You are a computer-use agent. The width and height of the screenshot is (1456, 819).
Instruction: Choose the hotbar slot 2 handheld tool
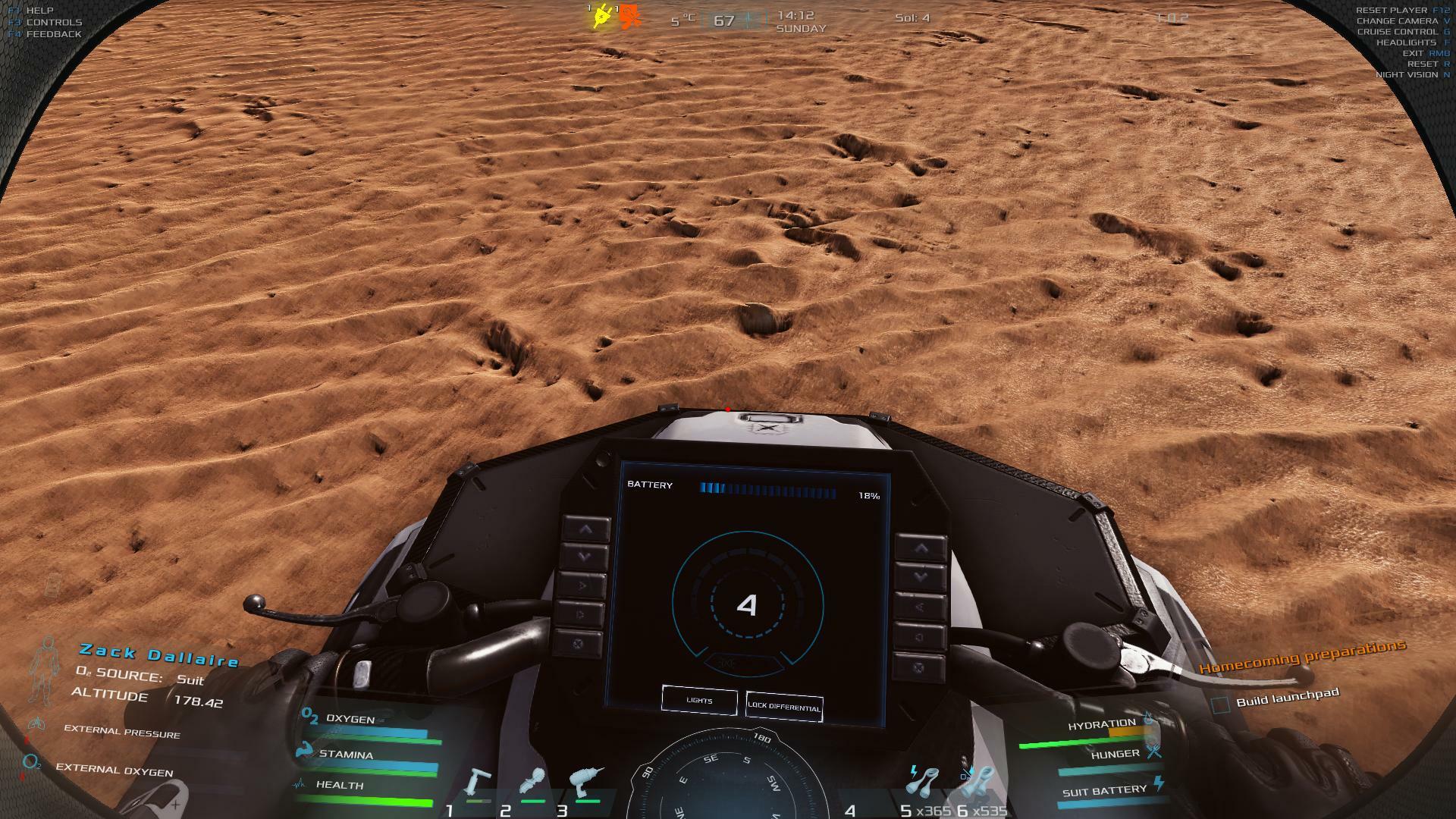(533, 784)
